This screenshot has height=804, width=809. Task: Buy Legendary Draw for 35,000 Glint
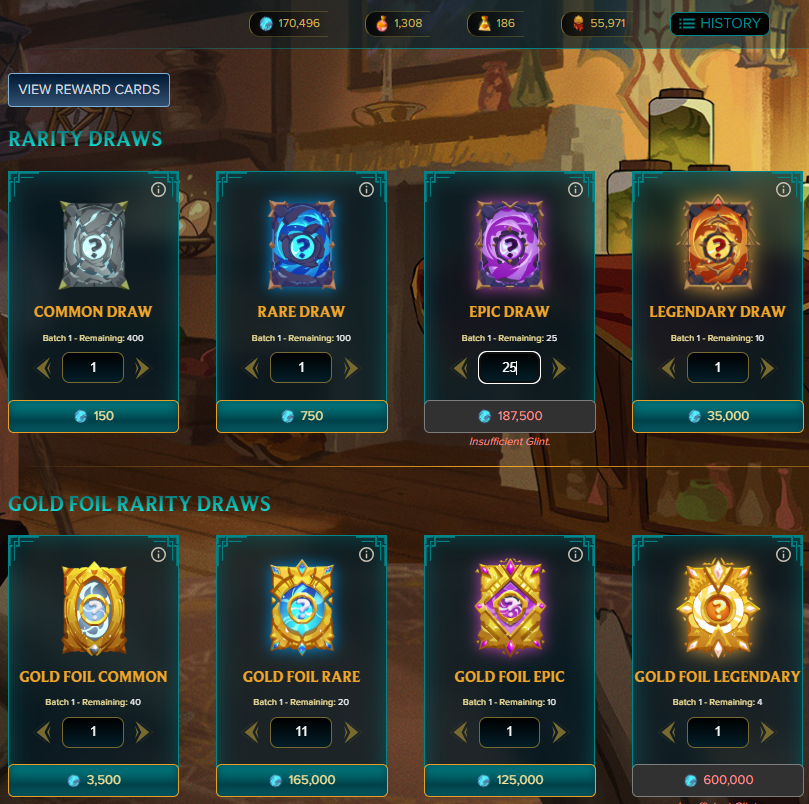[x=717, y=416]
